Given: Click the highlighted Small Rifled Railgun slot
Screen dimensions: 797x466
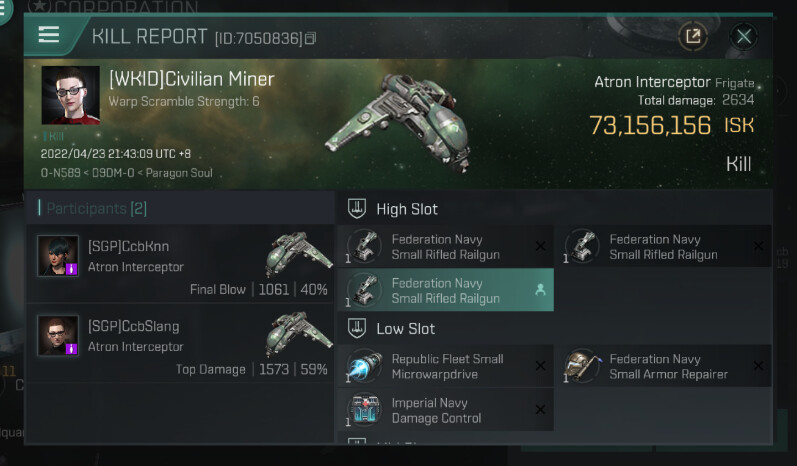Looking at the screenshot, I should [x=445, y=290].
